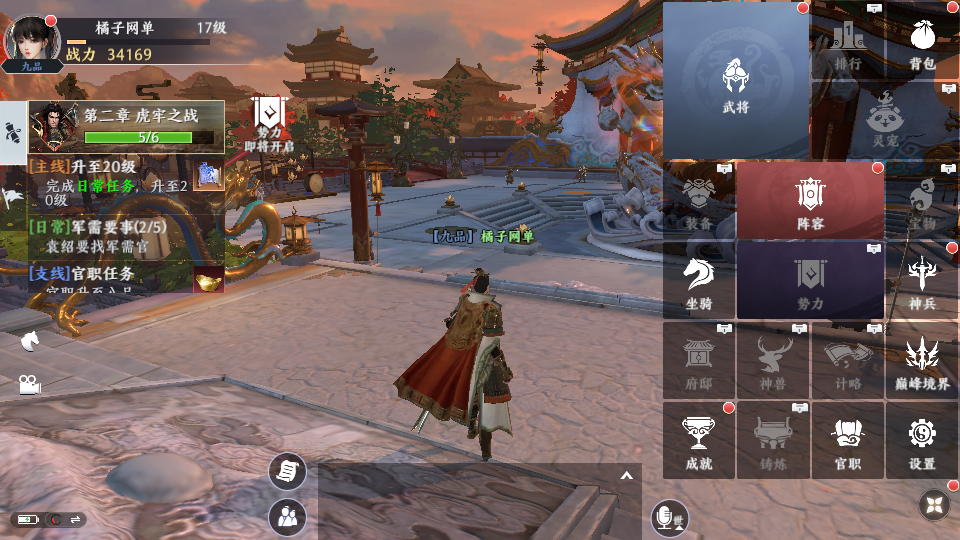Open chapter two 虎牢之战 progress panel
Screen dimensions: 960x540
pos(127,126)
